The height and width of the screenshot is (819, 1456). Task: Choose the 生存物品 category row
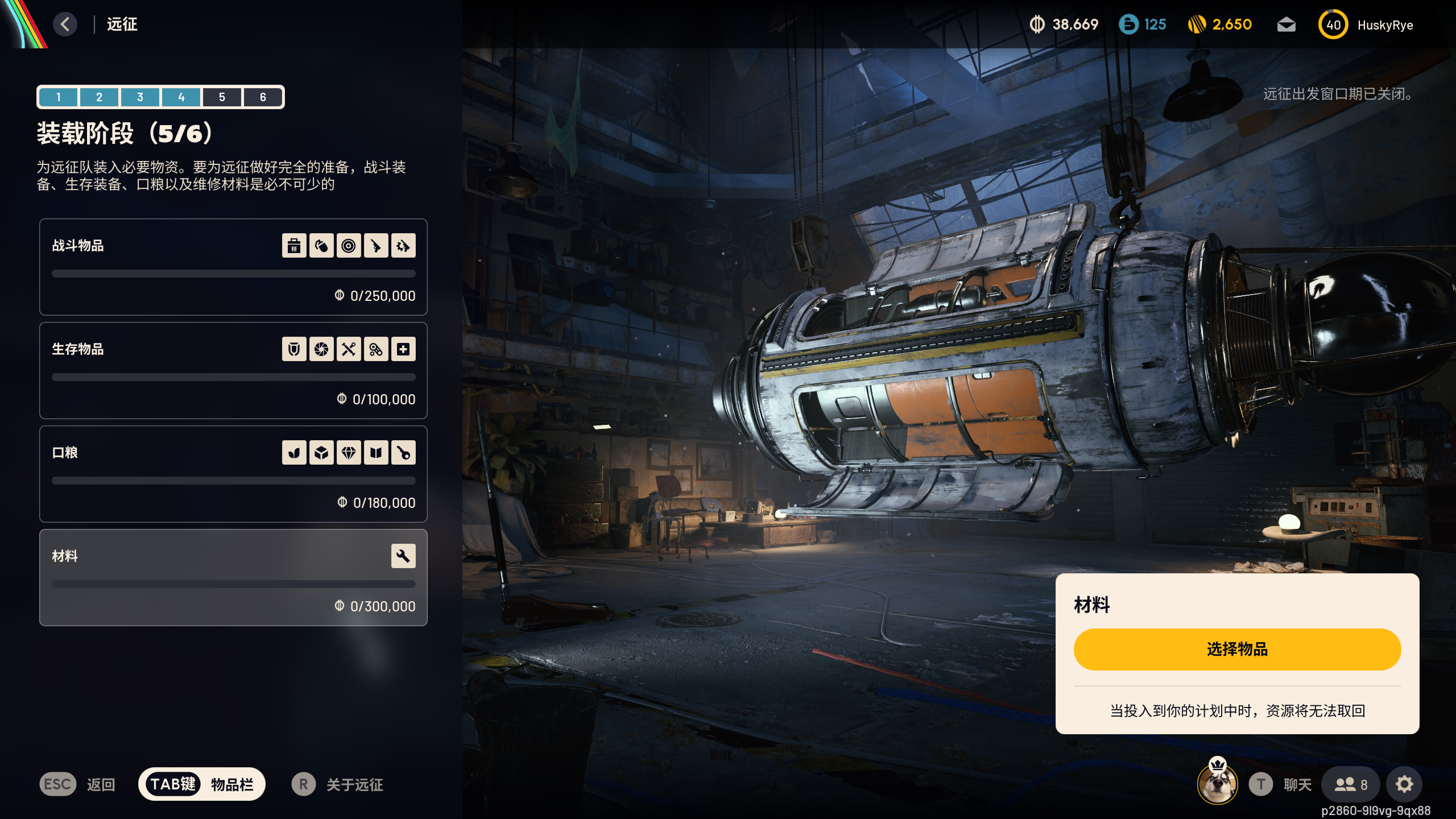point(233,370)
